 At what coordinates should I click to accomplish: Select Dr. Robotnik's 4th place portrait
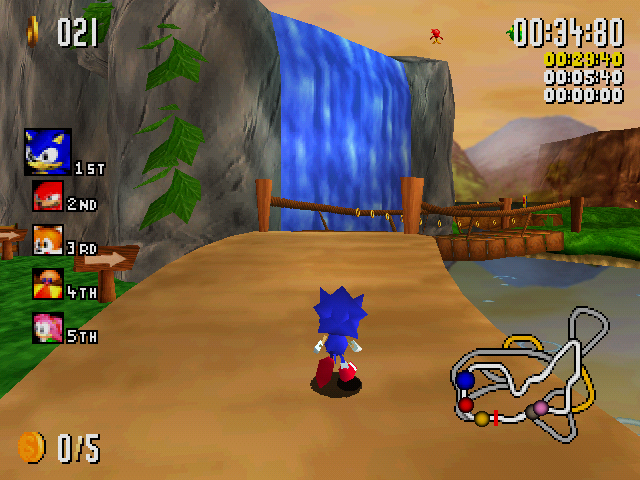(47, 284)
